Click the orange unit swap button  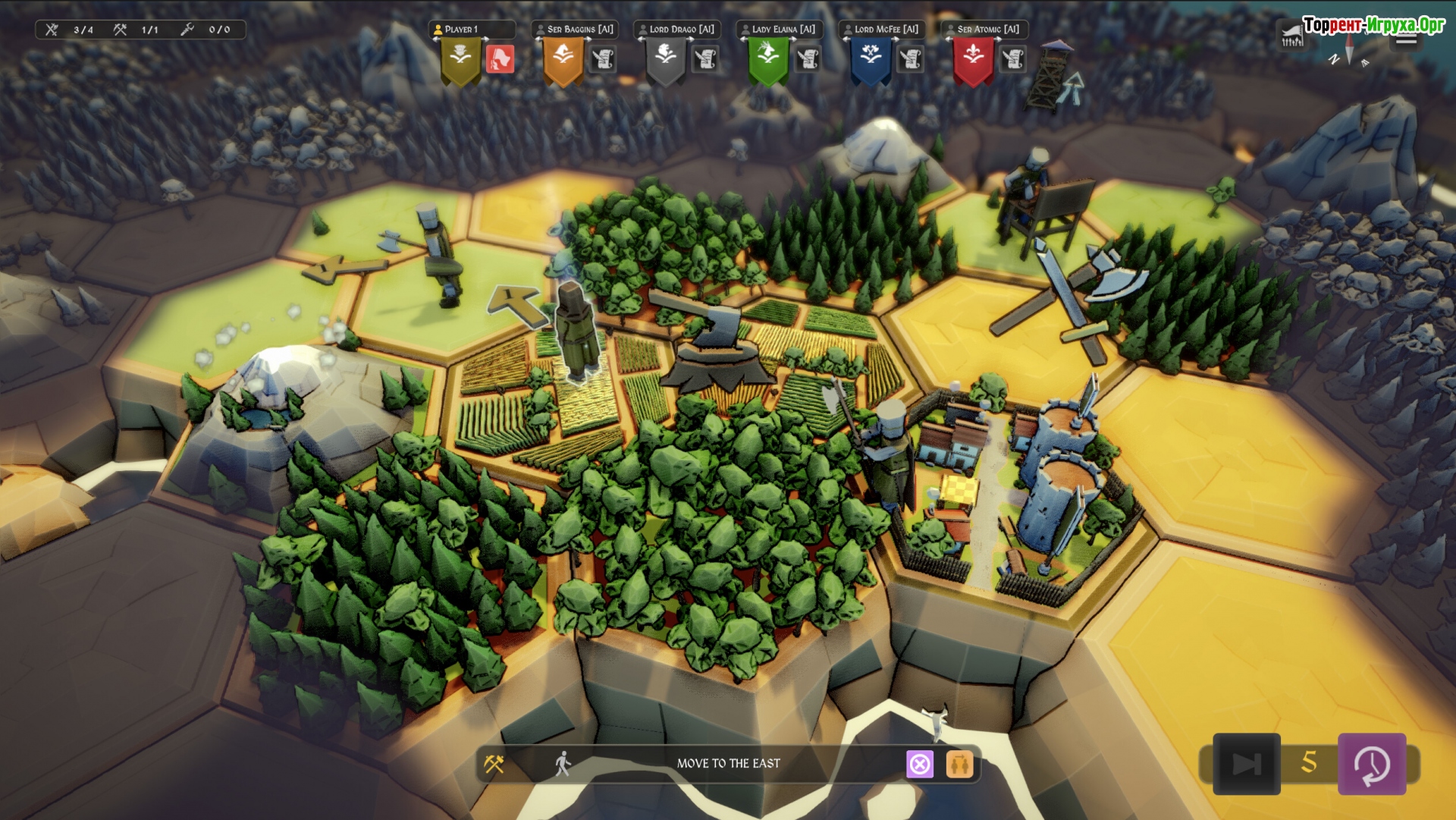click(959, 764)
